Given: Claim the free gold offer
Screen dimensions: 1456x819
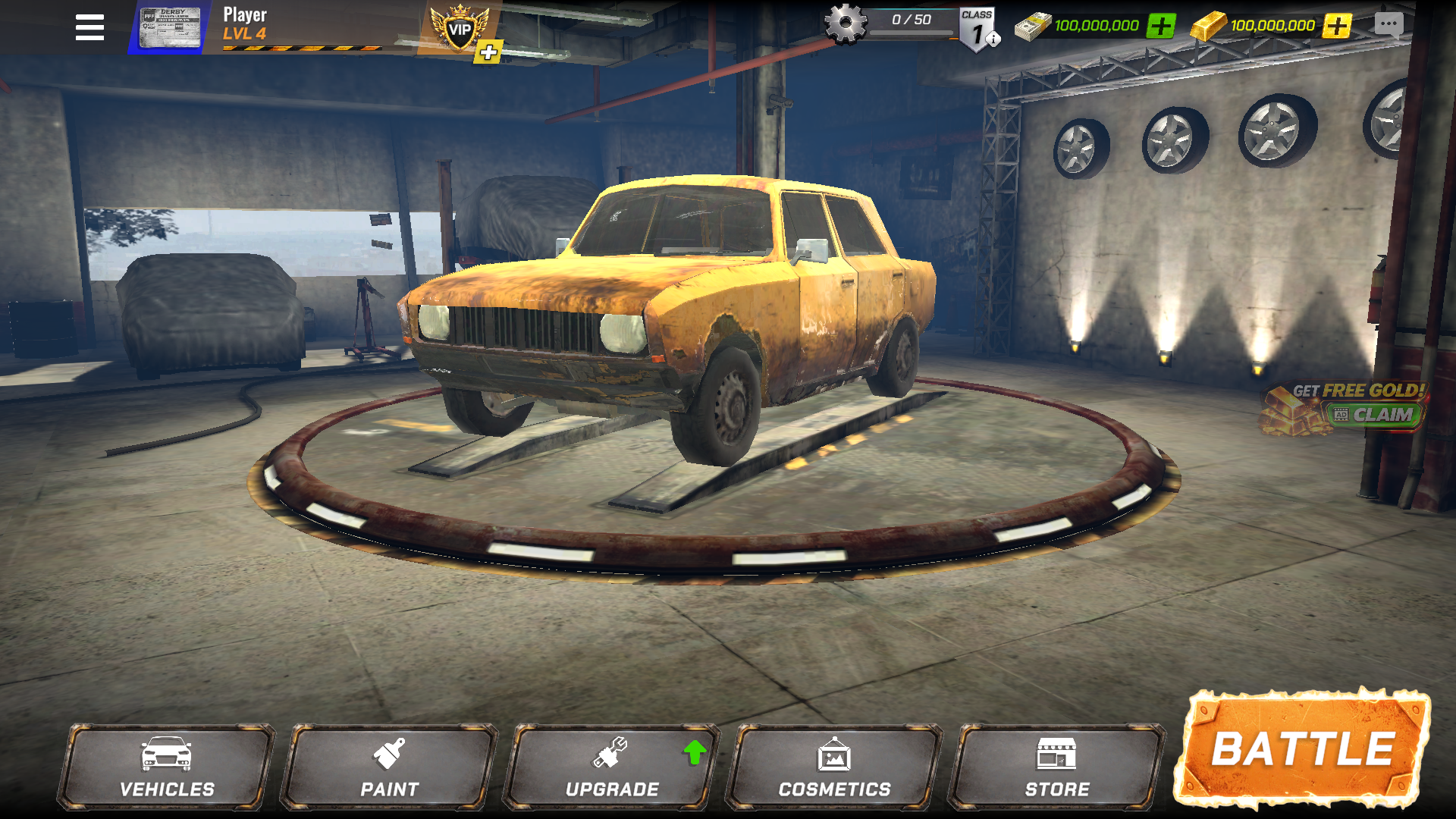Looking at the screenshot, I should pyautogui.click(x=1373, y=415).
